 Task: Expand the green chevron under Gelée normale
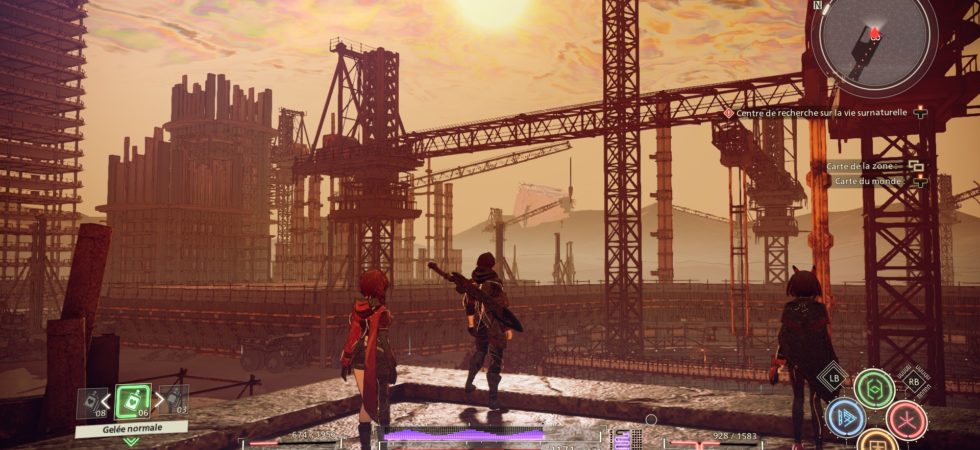[131, 441]
